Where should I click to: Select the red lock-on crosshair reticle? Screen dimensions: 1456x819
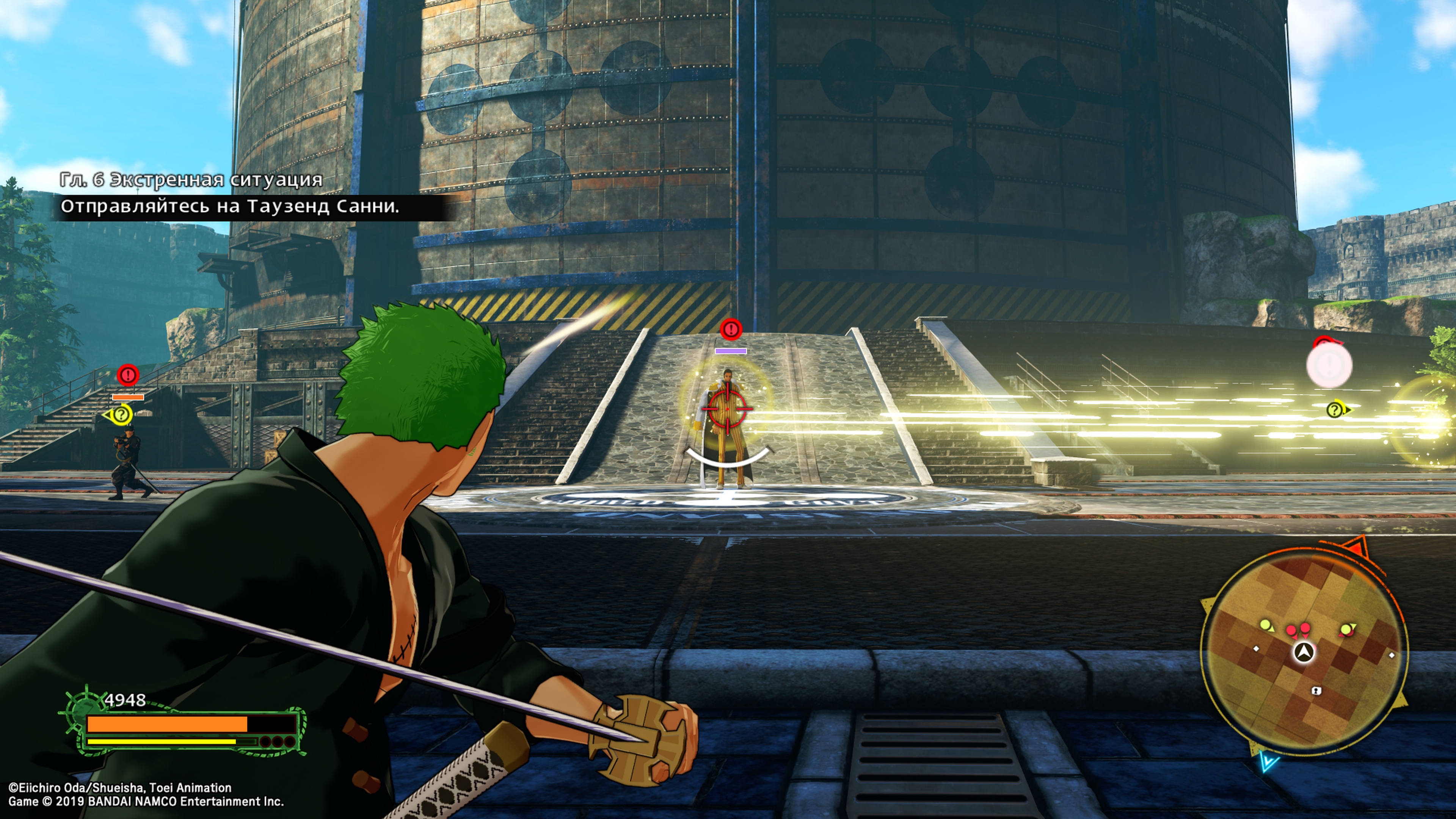click(727, 409)
